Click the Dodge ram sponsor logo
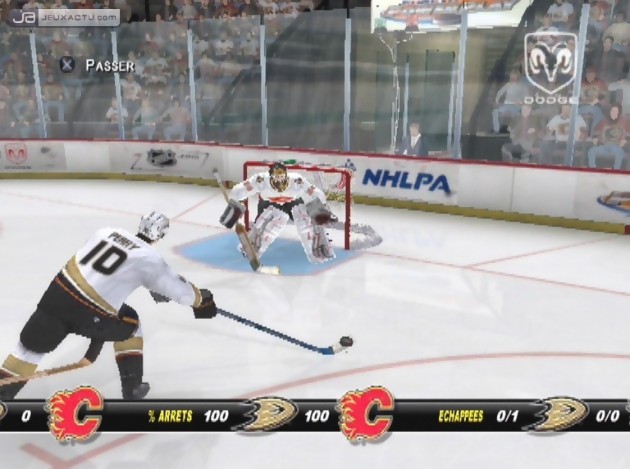The image size is (630, 469). click(551, 68)
